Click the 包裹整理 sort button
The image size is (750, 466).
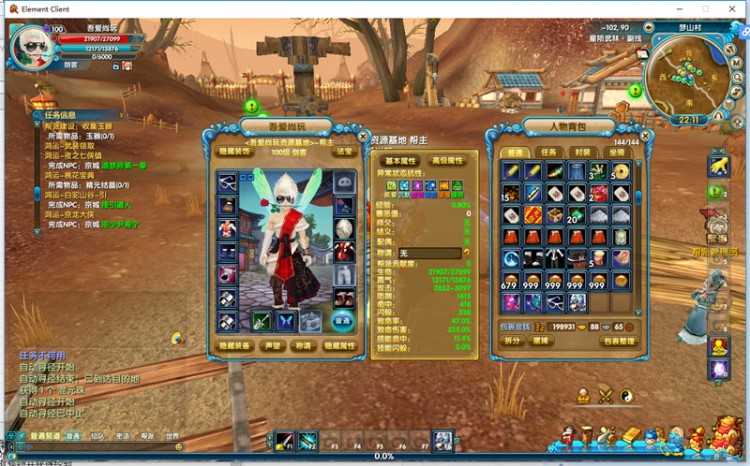click(x=619, y=341)
